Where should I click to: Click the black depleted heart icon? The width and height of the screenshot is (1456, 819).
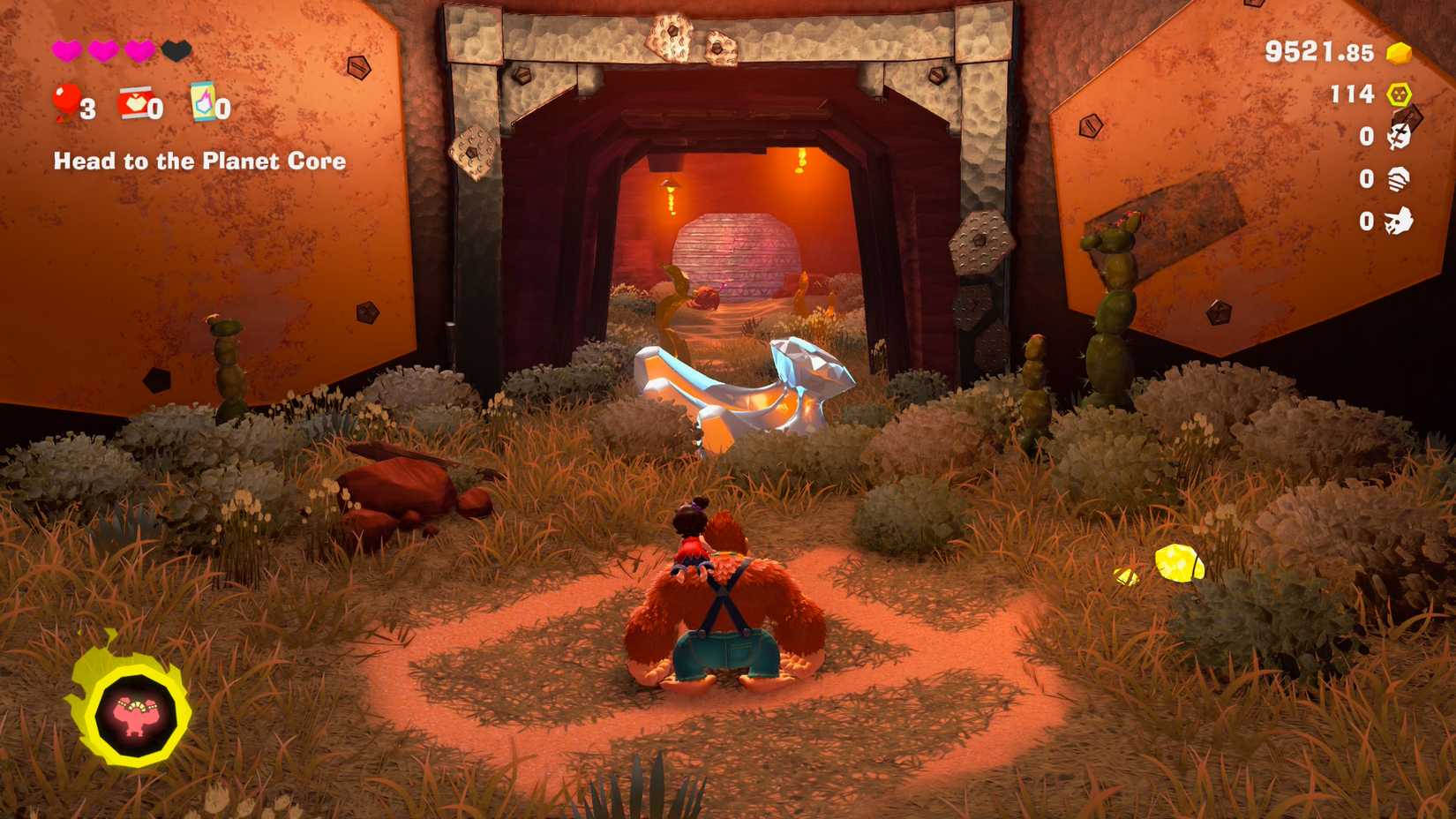click(176, 49)
